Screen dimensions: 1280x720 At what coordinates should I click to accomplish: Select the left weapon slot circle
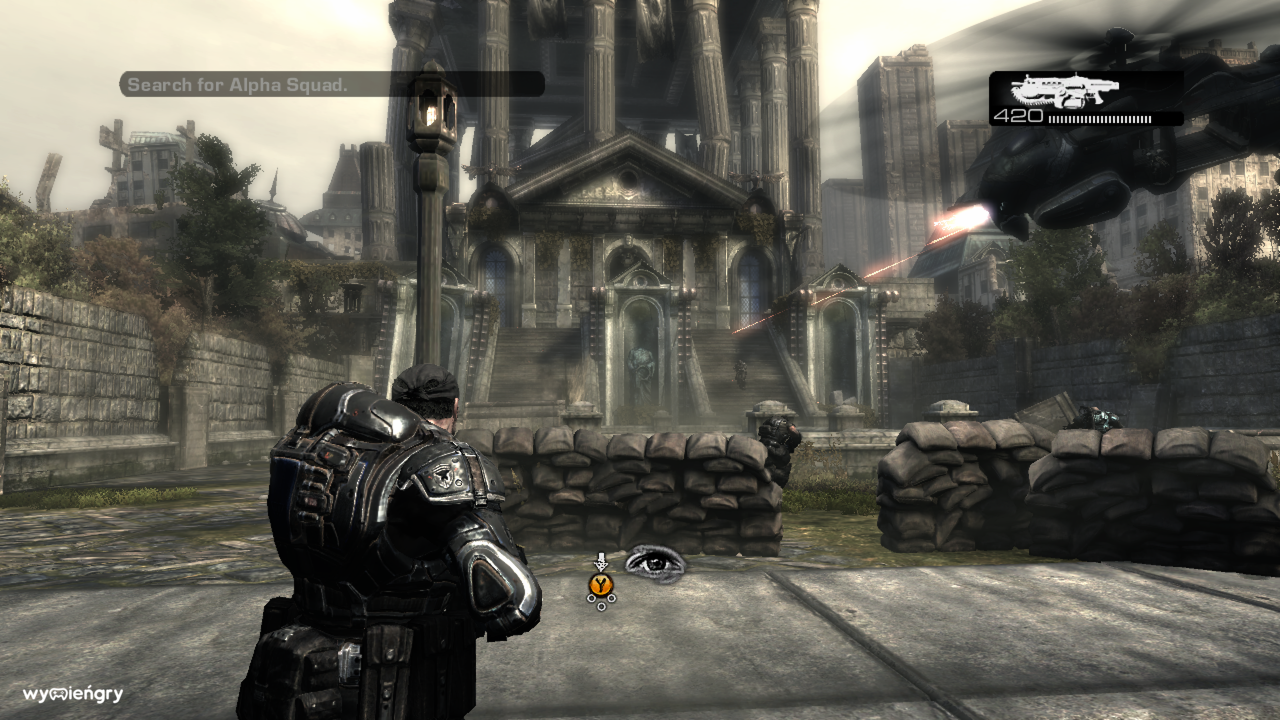click(x=591, y=598)
